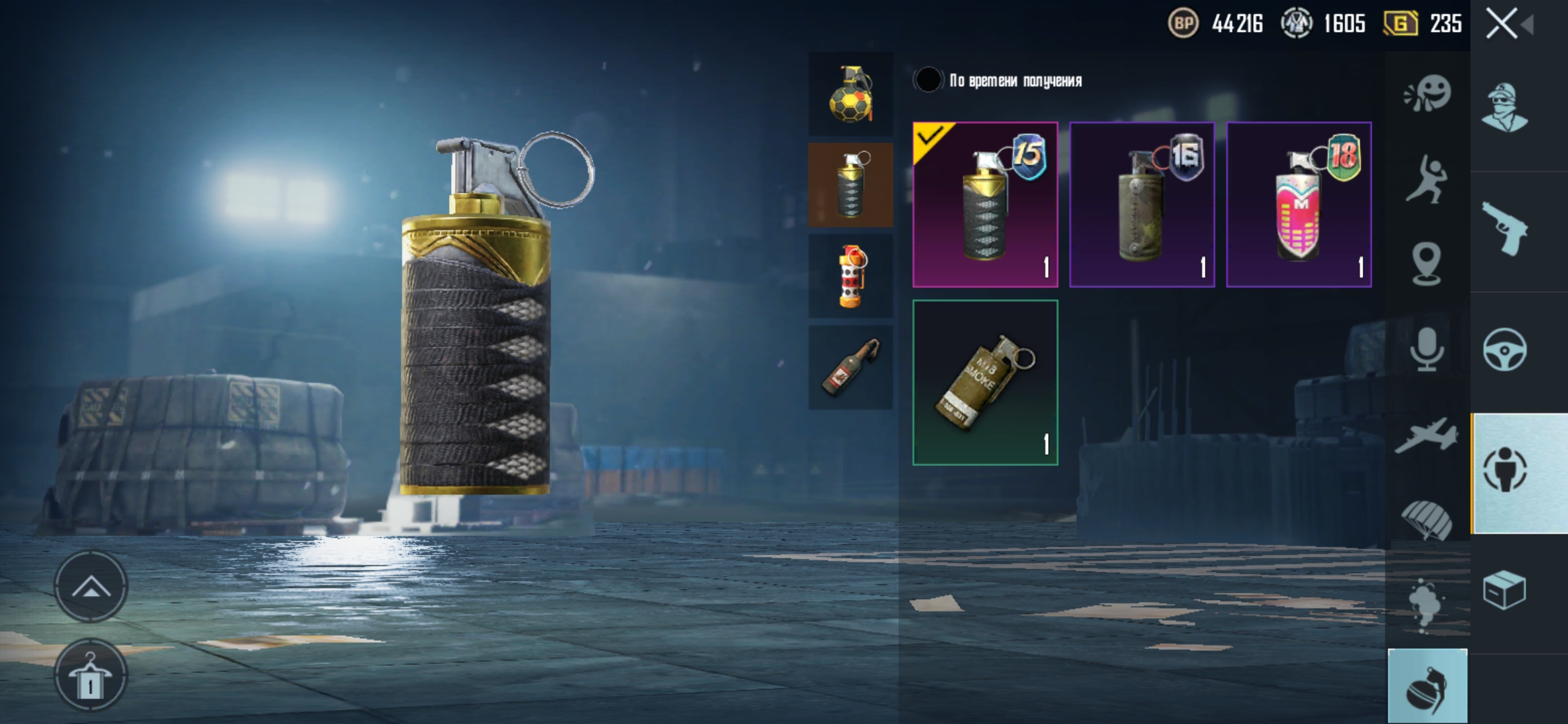Select the default M18 Smoke grenade
The image size is (1568, 724).
tap(985, 382)
